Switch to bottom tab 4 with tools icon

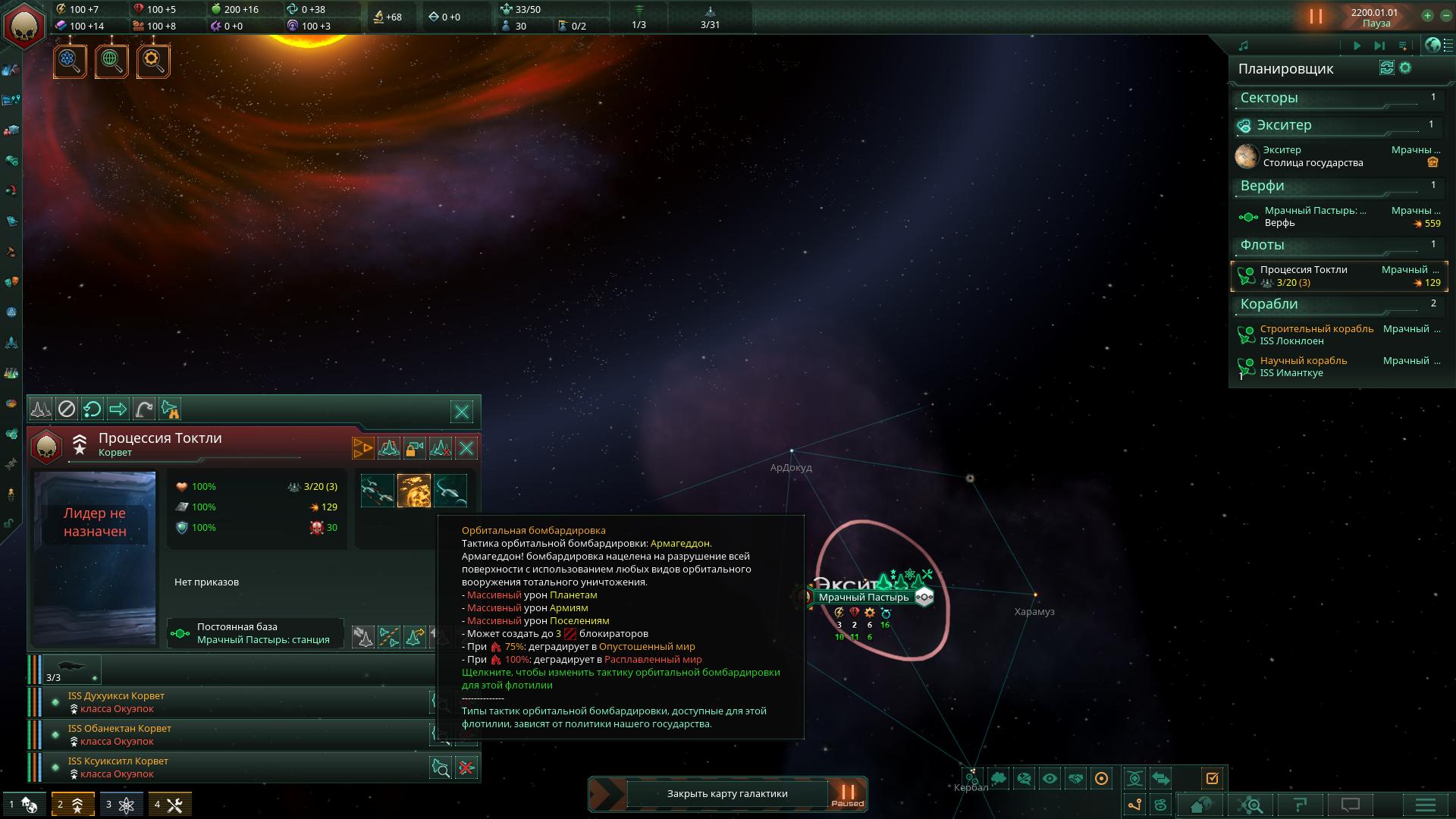[x=168, y=805]
